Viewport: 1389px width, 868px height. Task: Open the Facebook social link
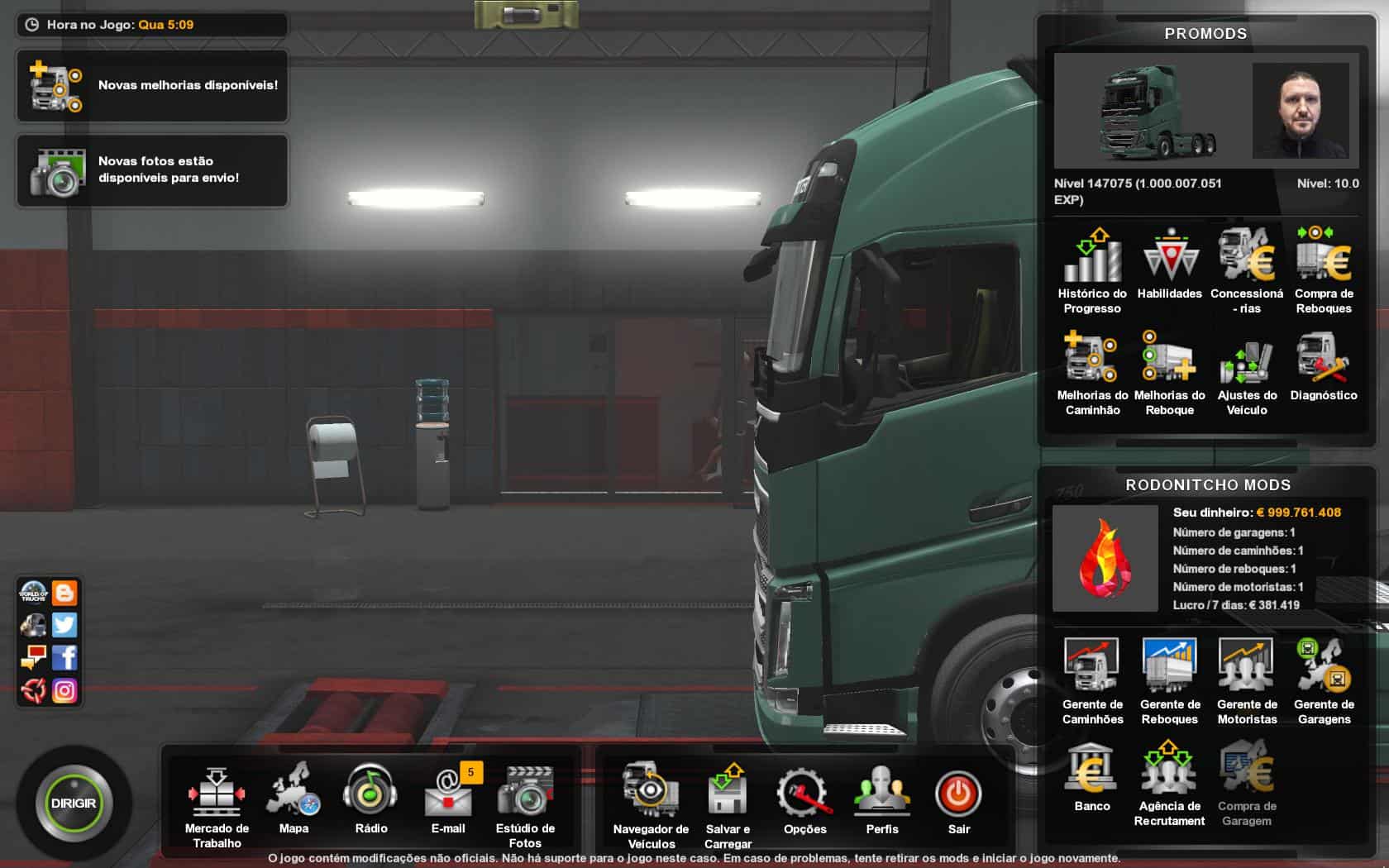[64, 658]
